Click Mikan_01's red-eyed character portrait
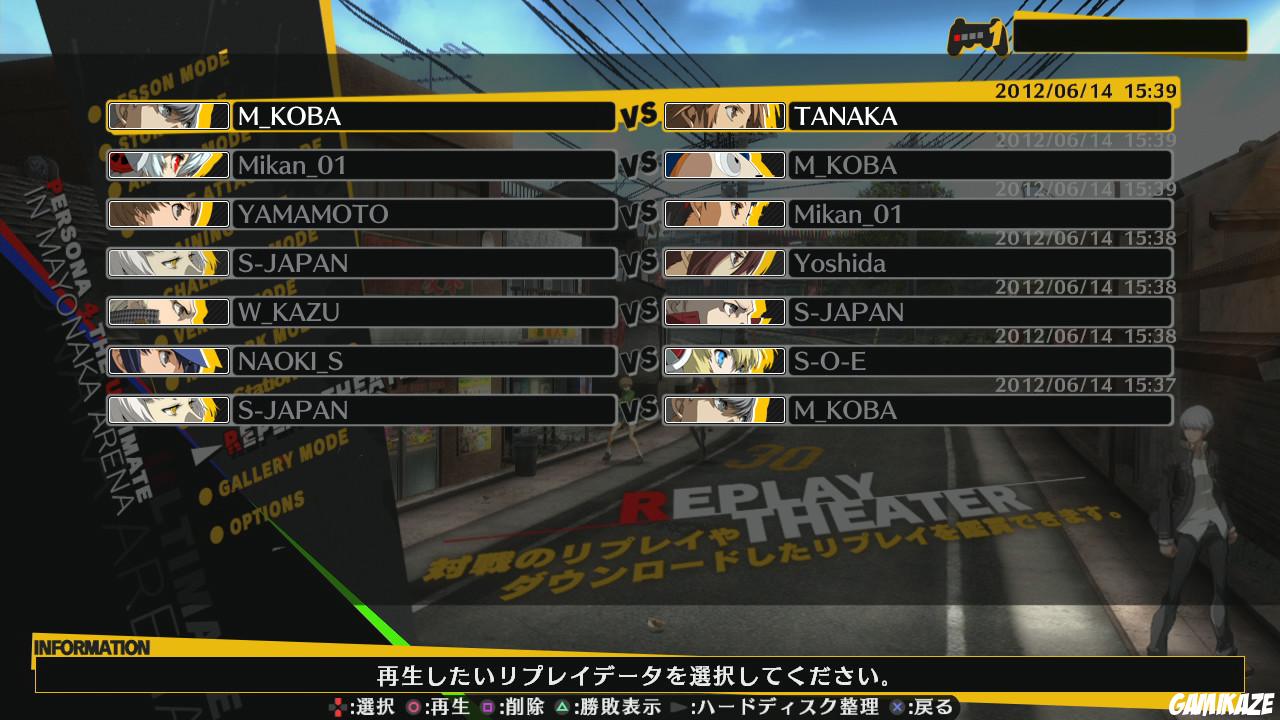The width and height of the screenshot is (1280, 720). click(x=168, y=166)
